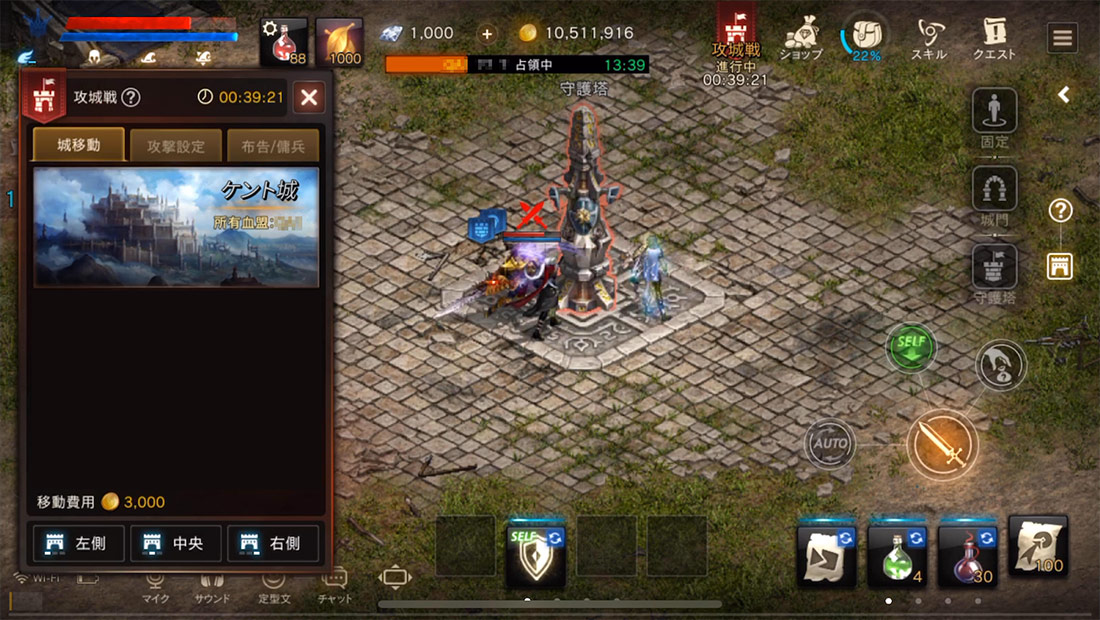Open the スキル skills menu
The height and width of the screenshot is (620, 1100).
(929, 40)
